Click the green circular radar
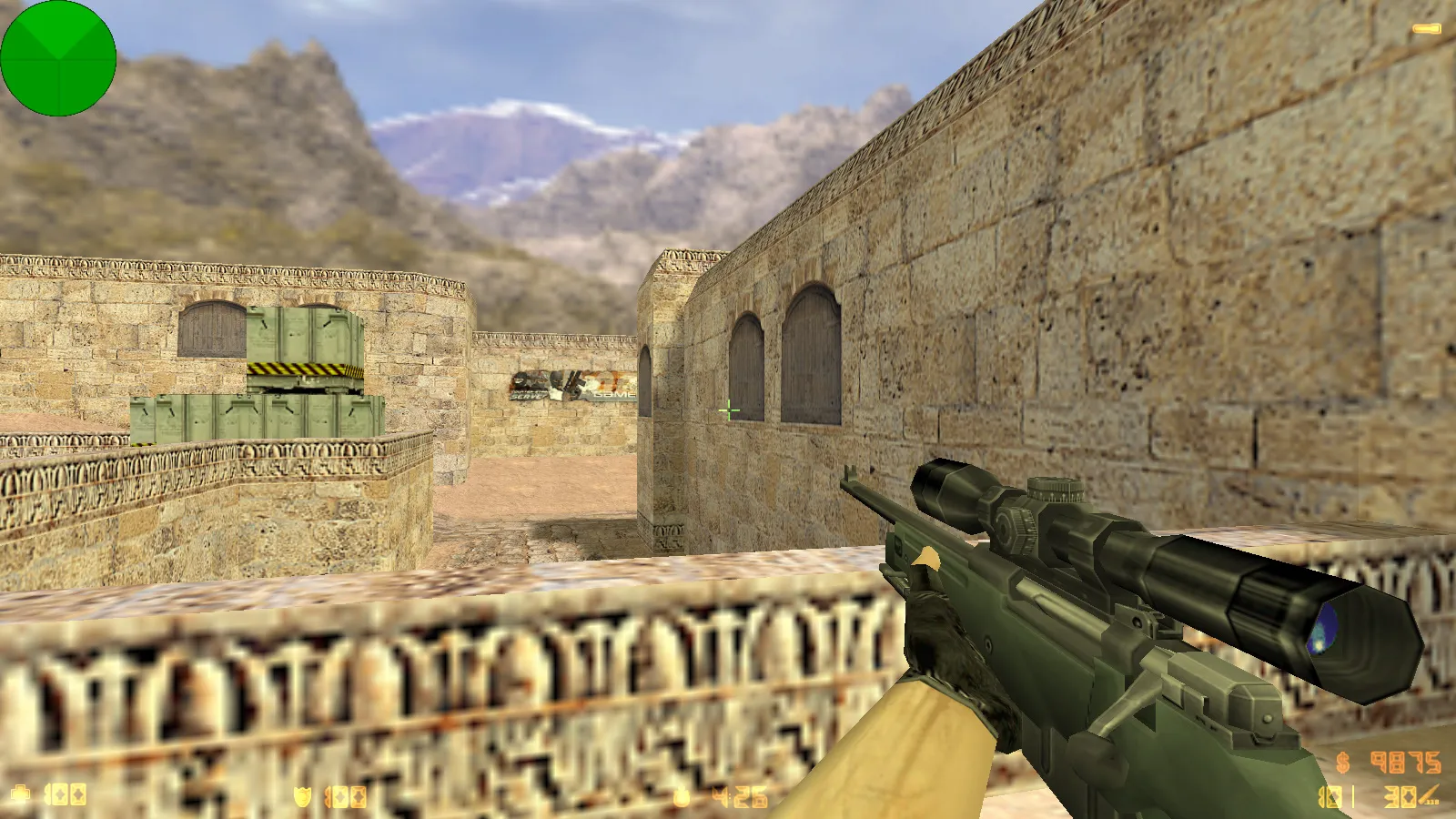The height and width of the screenshot is (819, 1456). [58, 58]
